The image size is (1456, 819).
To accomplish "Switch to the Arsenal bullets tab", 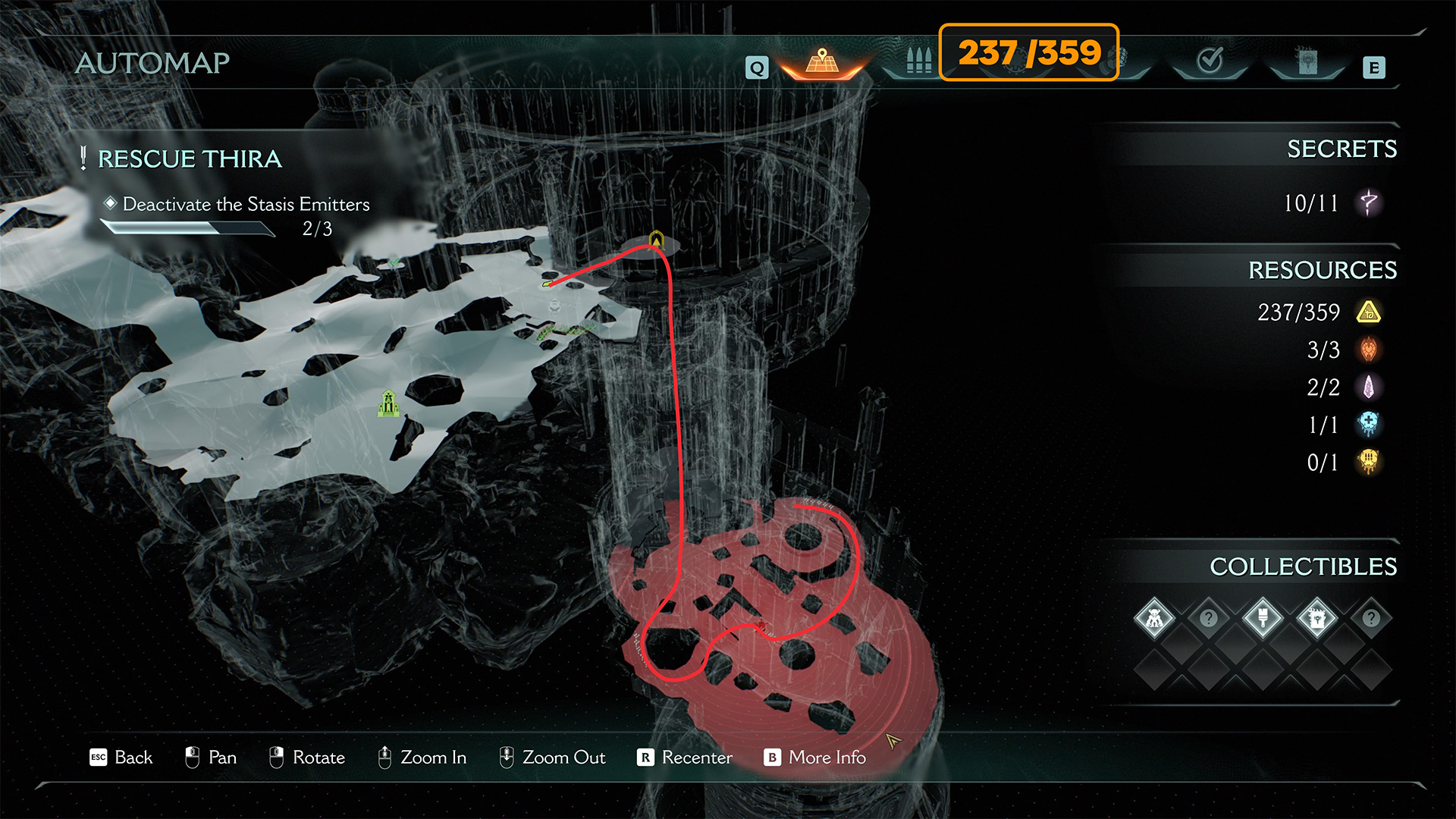I will [x=918, y=61].
